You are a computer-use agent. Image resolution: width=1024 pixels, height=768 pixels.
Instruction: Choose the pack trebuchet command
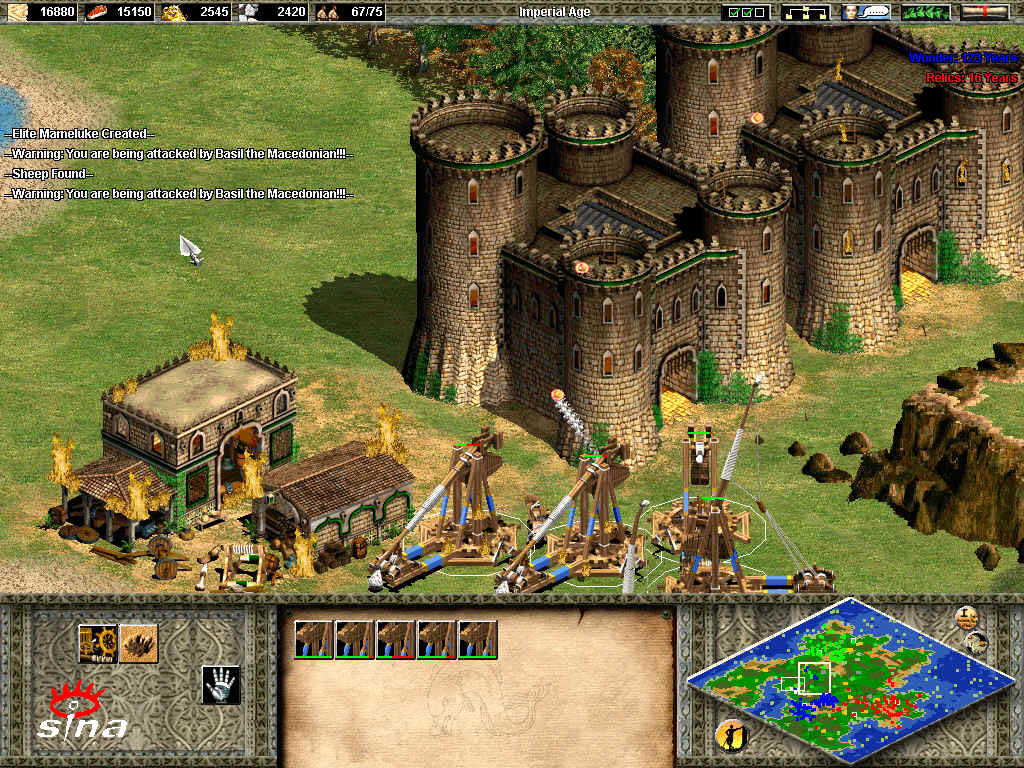pos(98,643)
